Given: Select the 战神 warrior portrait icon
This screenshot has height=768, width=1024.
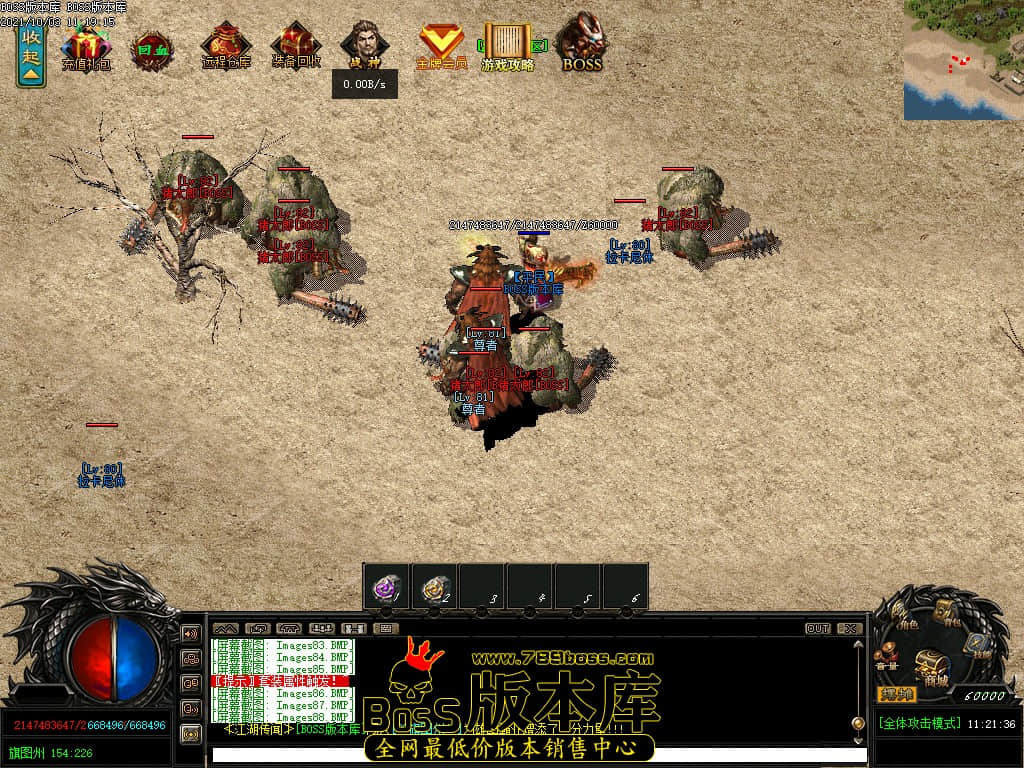Looking at the screenshot, I should tap(365, 46).
